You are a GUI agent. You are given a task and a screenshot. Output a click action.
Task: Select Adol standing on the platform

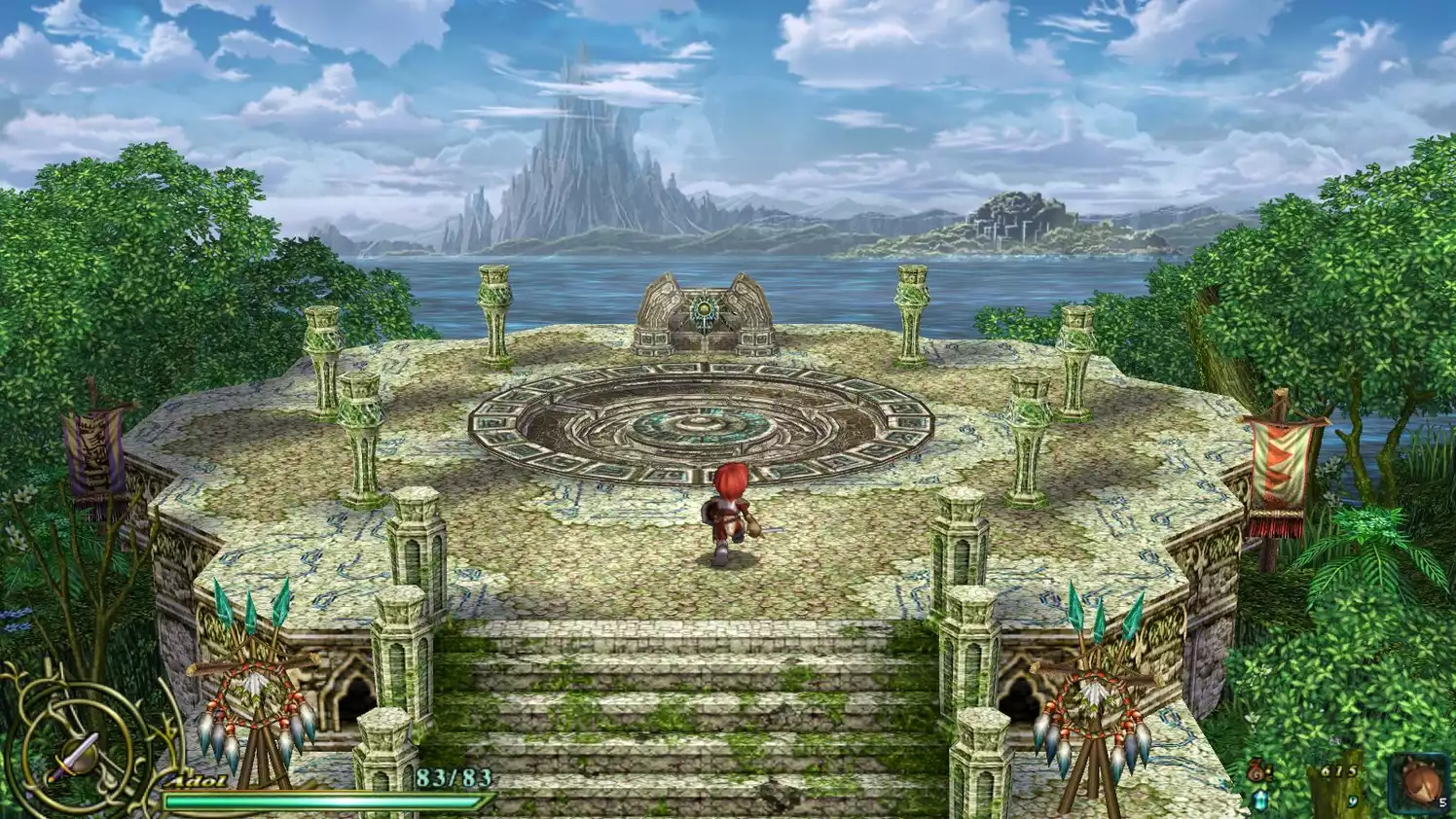click(x=727, y=516)
